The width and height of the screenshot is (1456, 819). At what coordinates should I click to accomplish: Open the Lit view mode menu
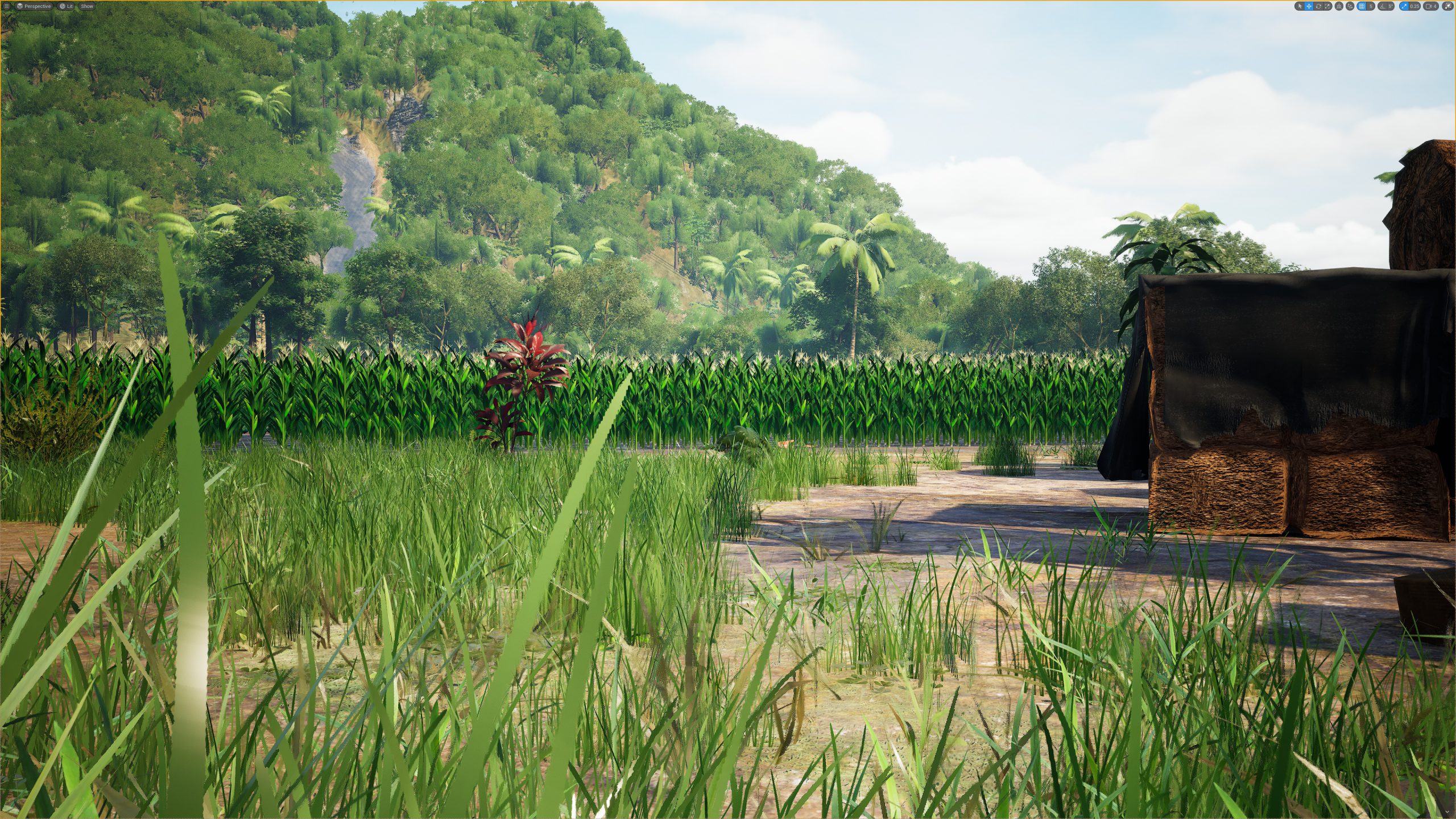click(x=66, y=6)
